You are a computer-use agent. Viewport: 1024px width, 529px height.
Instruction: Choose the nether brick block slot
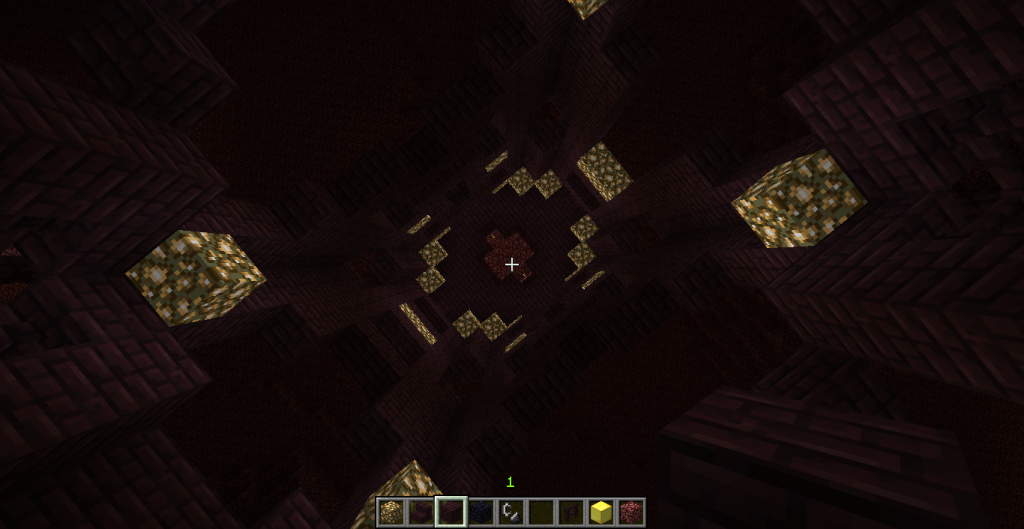[451, 512]
